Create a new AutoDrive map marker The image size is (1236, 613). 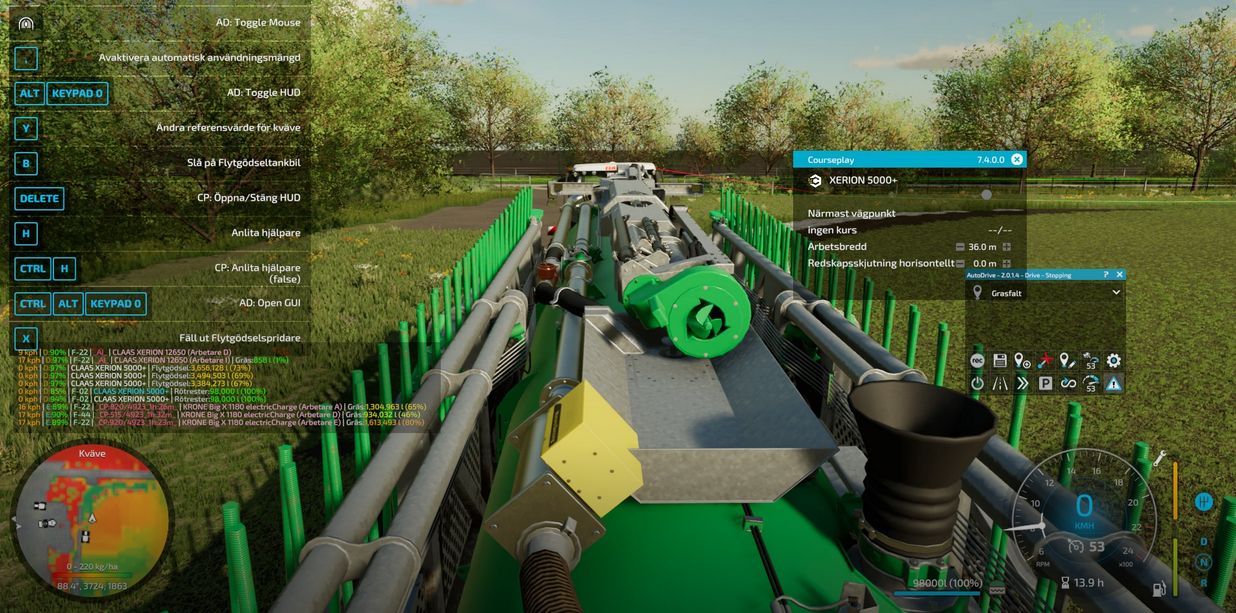point(1022,361)
